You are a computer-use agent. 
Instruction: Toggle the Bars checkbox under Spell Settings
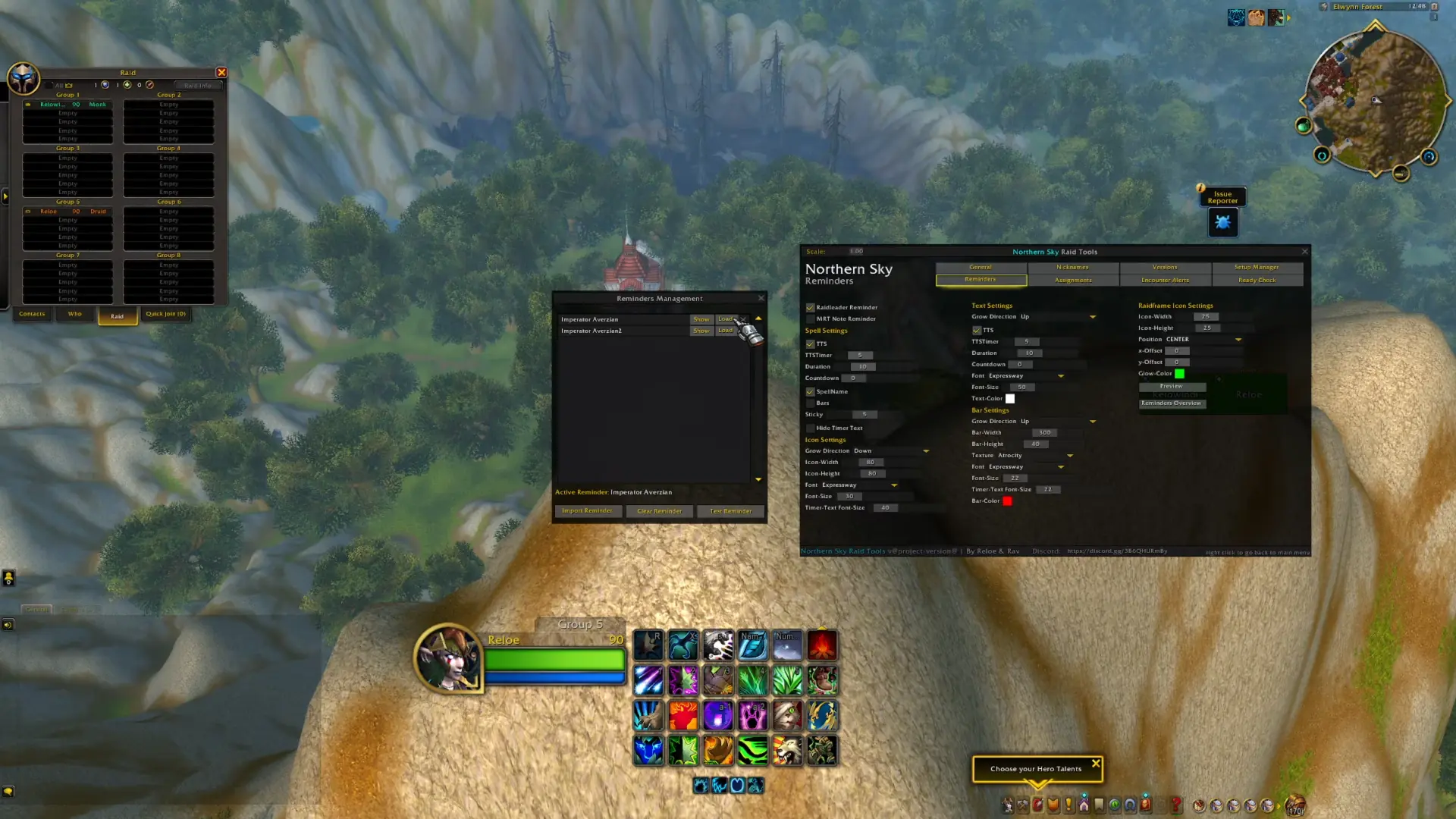click(811, 403)
